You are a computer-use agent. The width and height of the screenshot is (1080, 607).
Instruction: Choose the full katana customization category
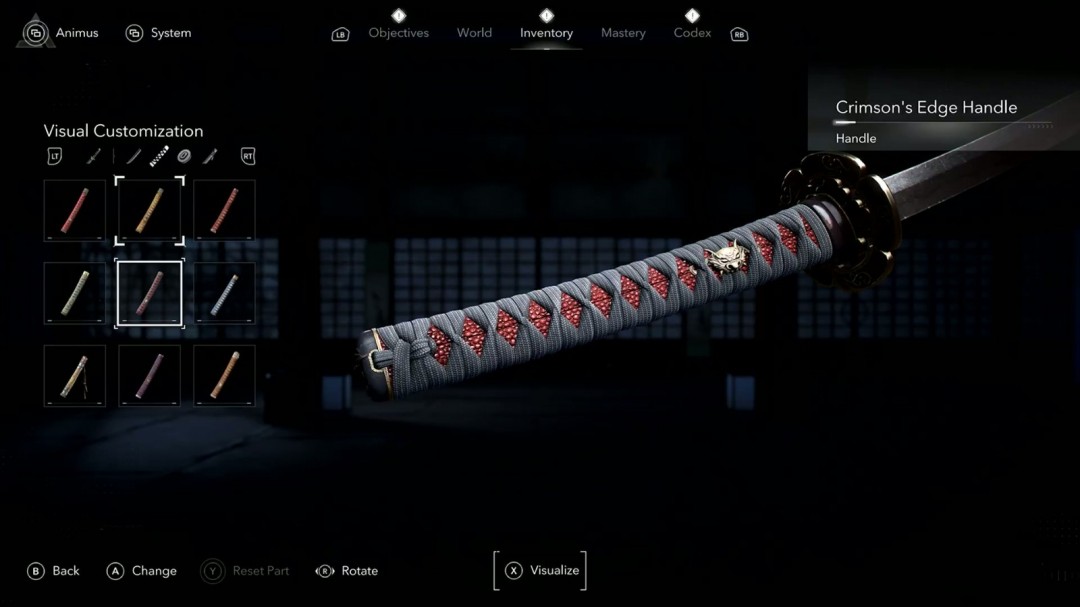coord(93,156)
